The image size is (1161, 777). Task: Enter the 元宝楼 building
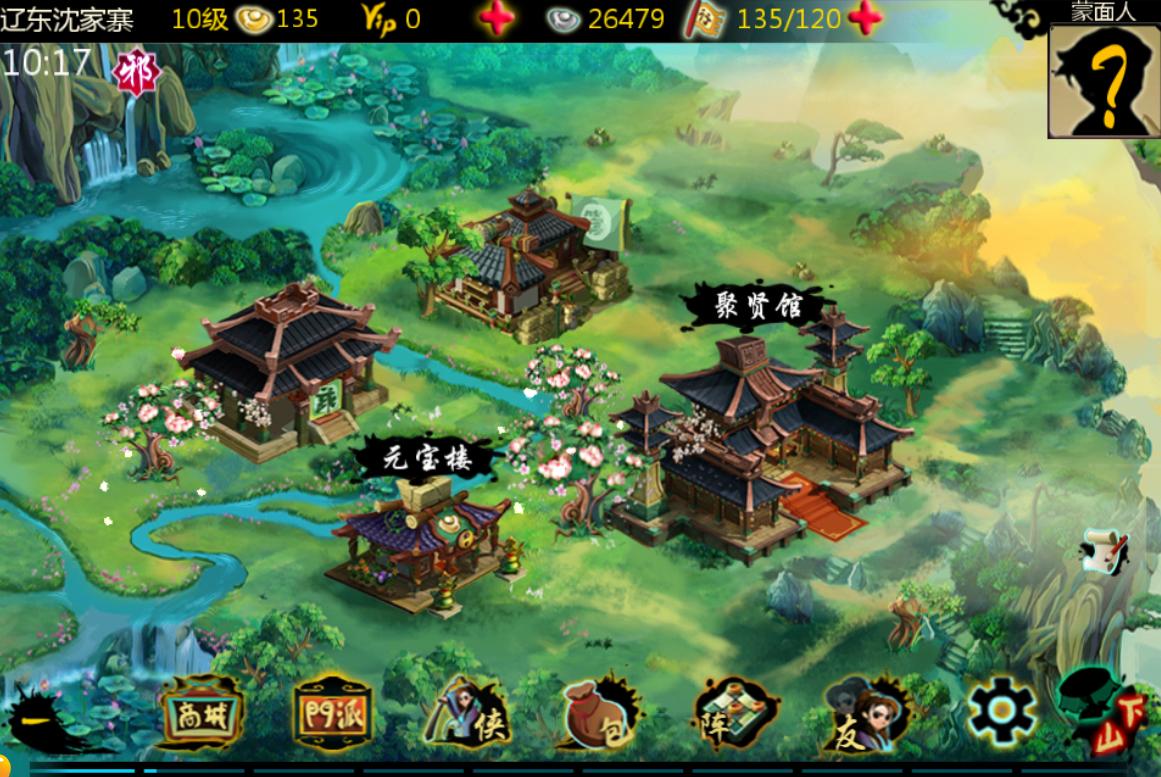coord(425,540)
